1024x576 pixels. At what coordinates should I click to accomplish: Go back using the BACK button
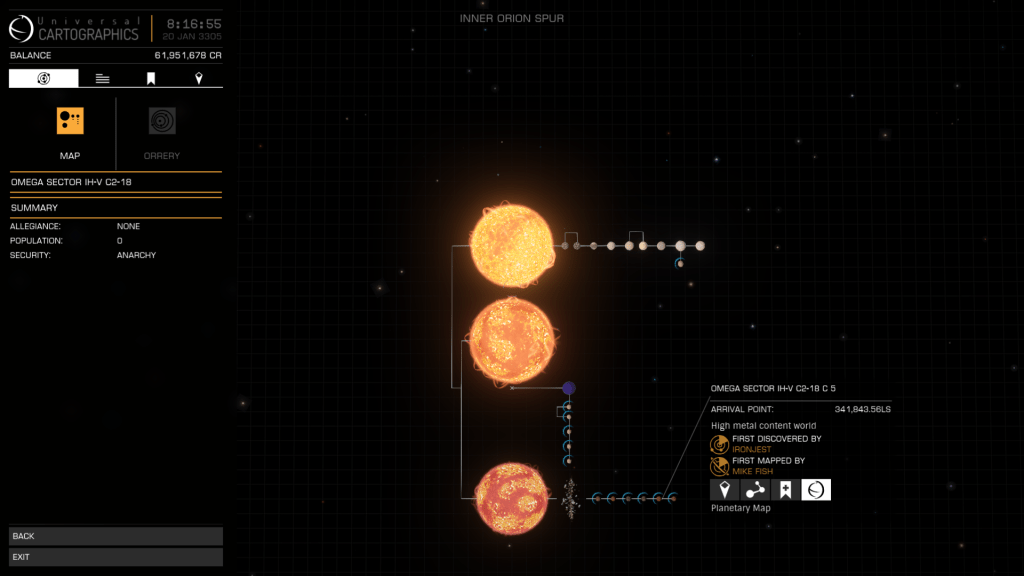point(116,536)
